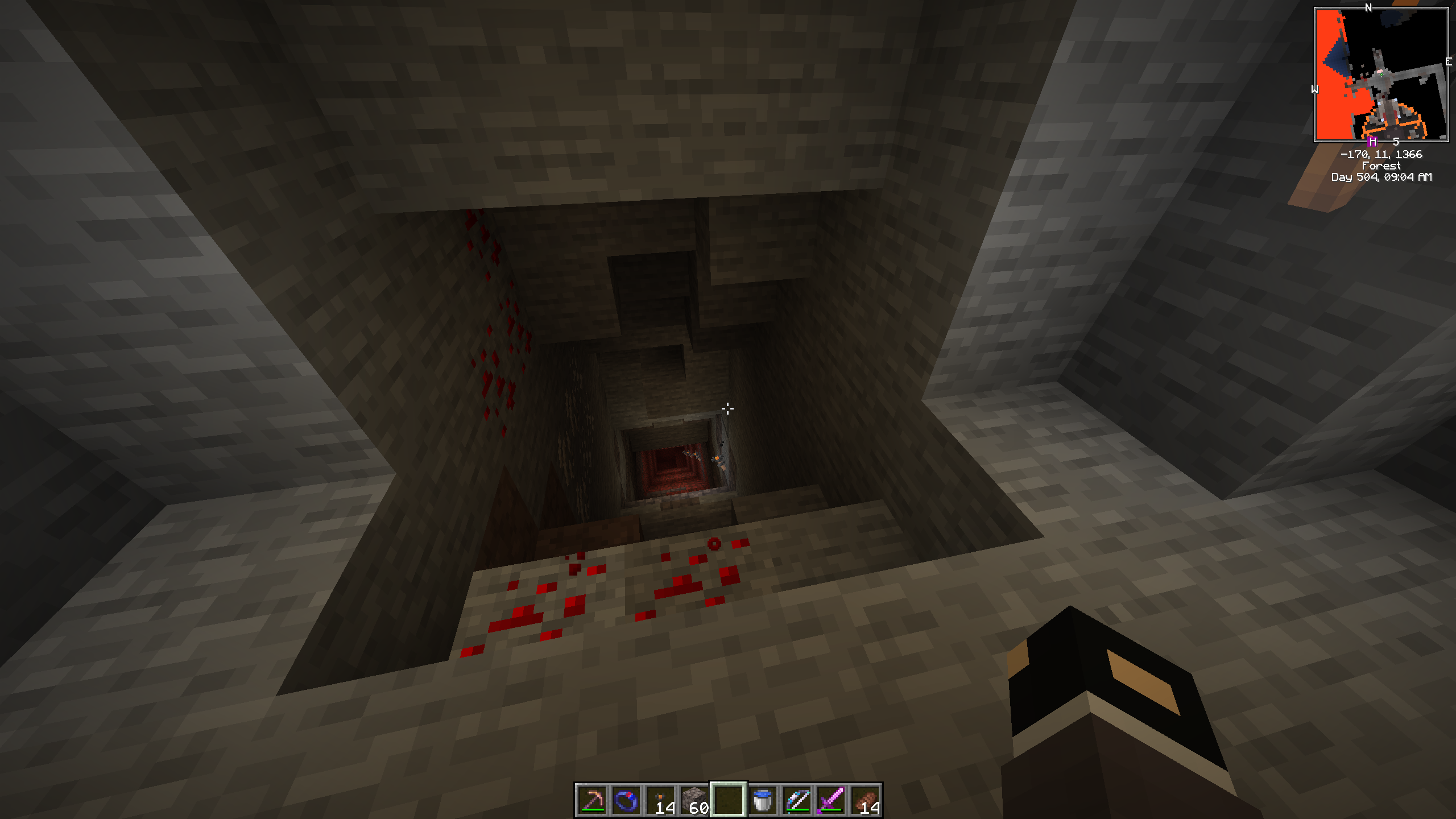Click the minimap in the corner
The image size is (1456, 819).
coord(1381,75)
